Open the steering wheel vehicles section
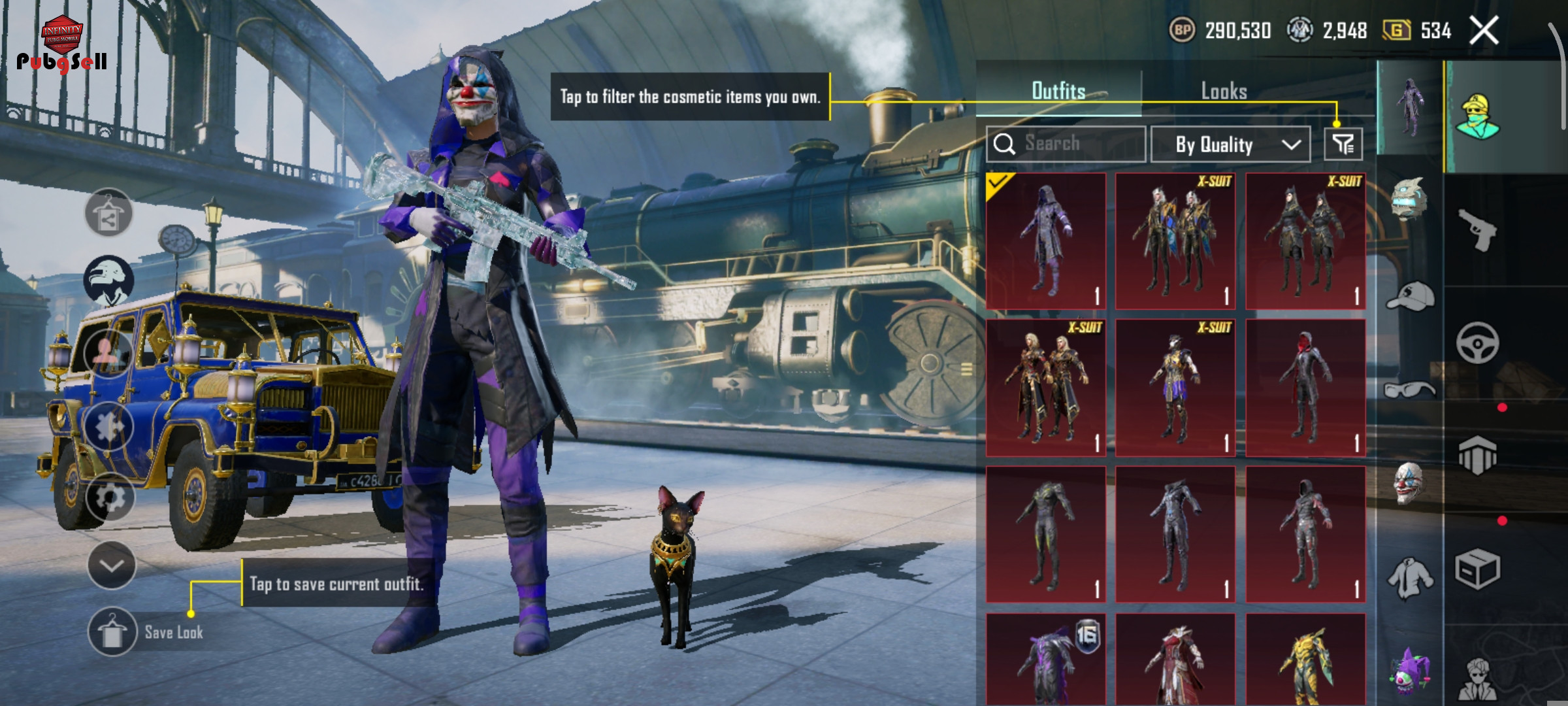Screen dimensions: 1568x706 1477,343
